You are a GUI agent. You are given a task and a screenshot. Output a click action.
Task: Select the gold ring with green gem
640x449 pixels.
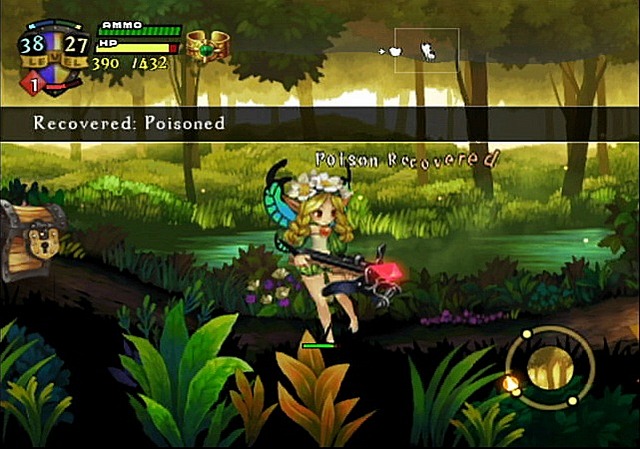(x=209, y=46)
